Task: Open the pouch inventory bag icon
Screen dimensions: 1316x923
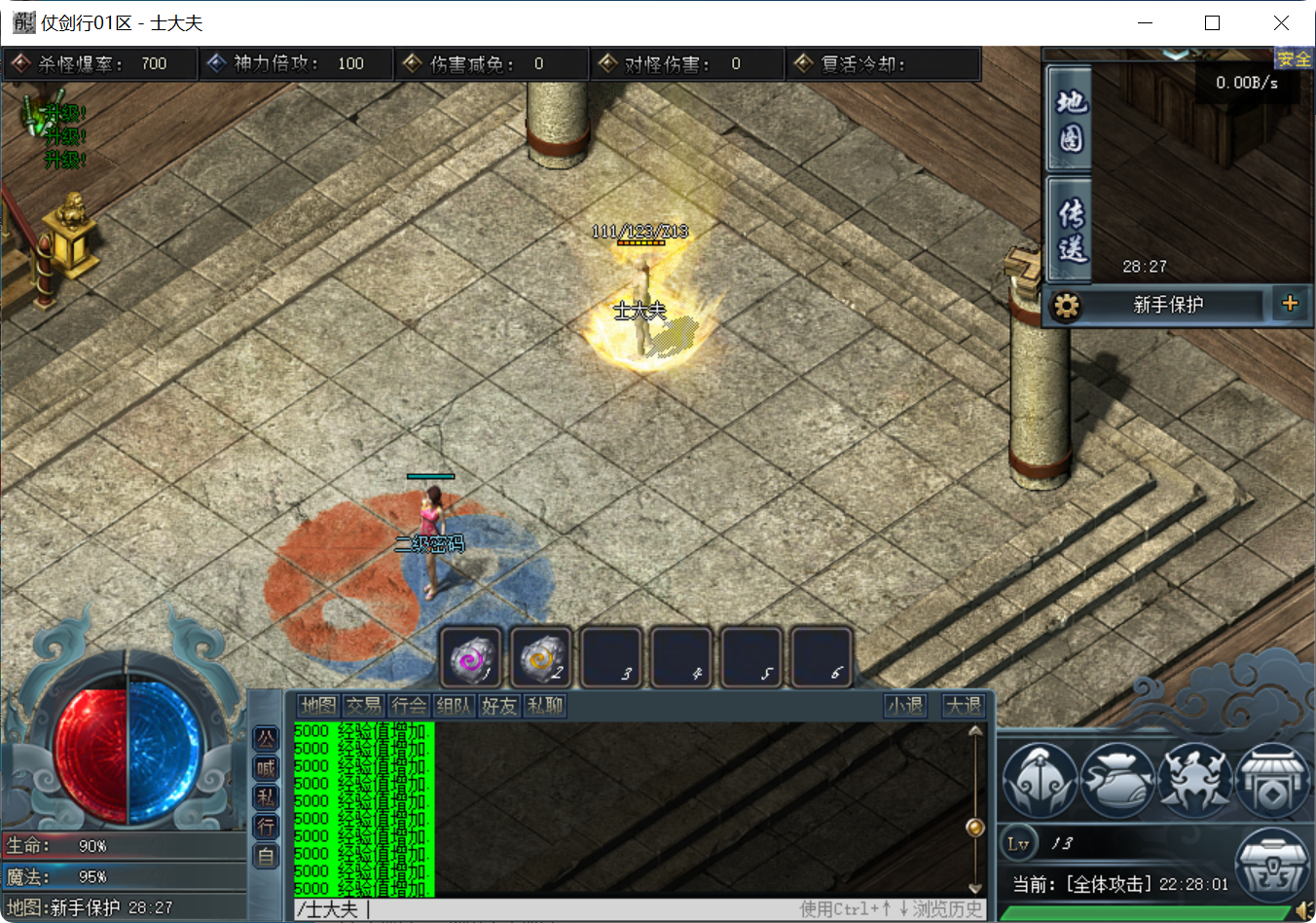Action: pos(1117,781)
